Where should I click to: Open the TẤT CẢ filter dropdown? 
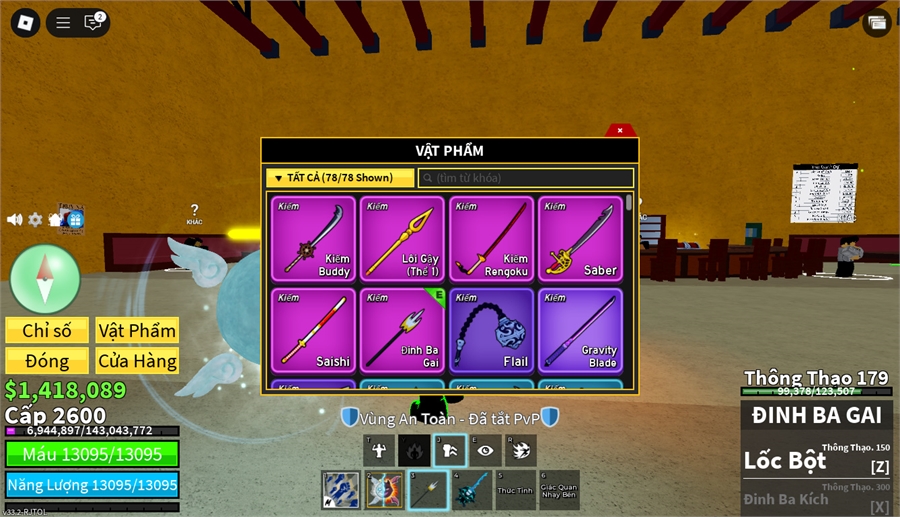coord(340,178)
